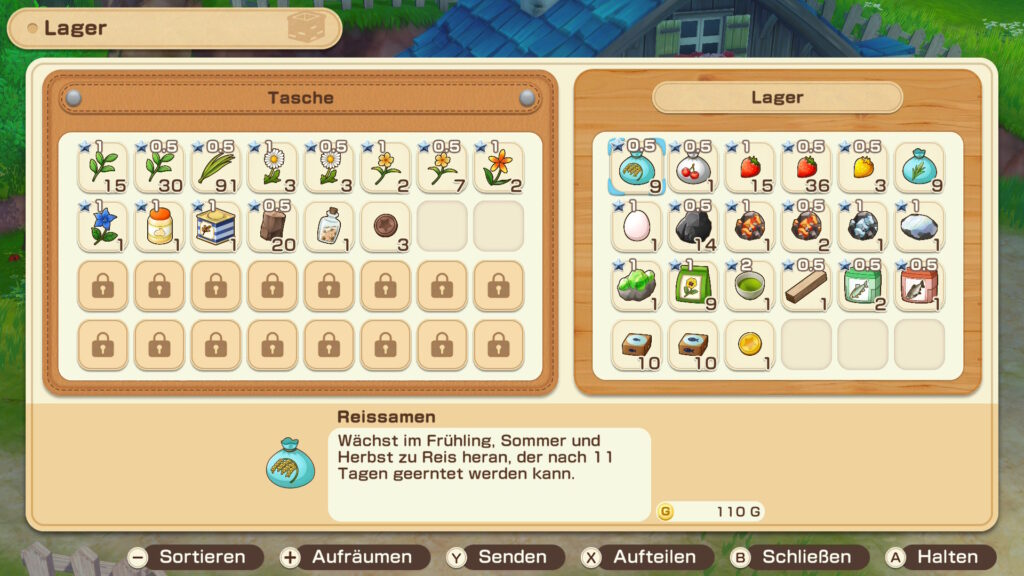Pick the glass bottle item
The width and height of the screenshot is (1024, 576).
[329, 226]
